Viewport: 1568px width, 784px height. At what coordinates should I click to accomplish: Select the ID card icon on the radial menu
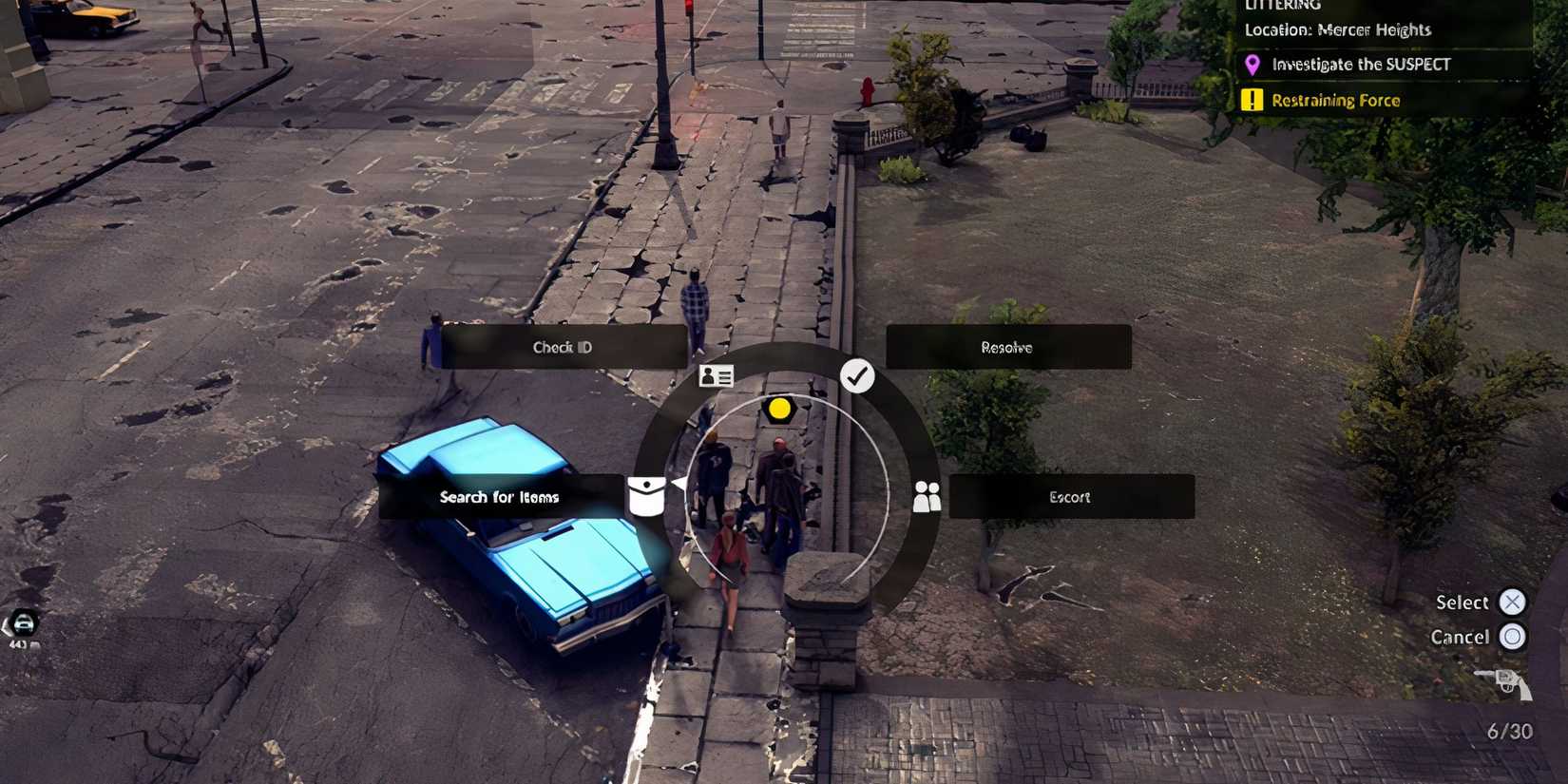715,376
